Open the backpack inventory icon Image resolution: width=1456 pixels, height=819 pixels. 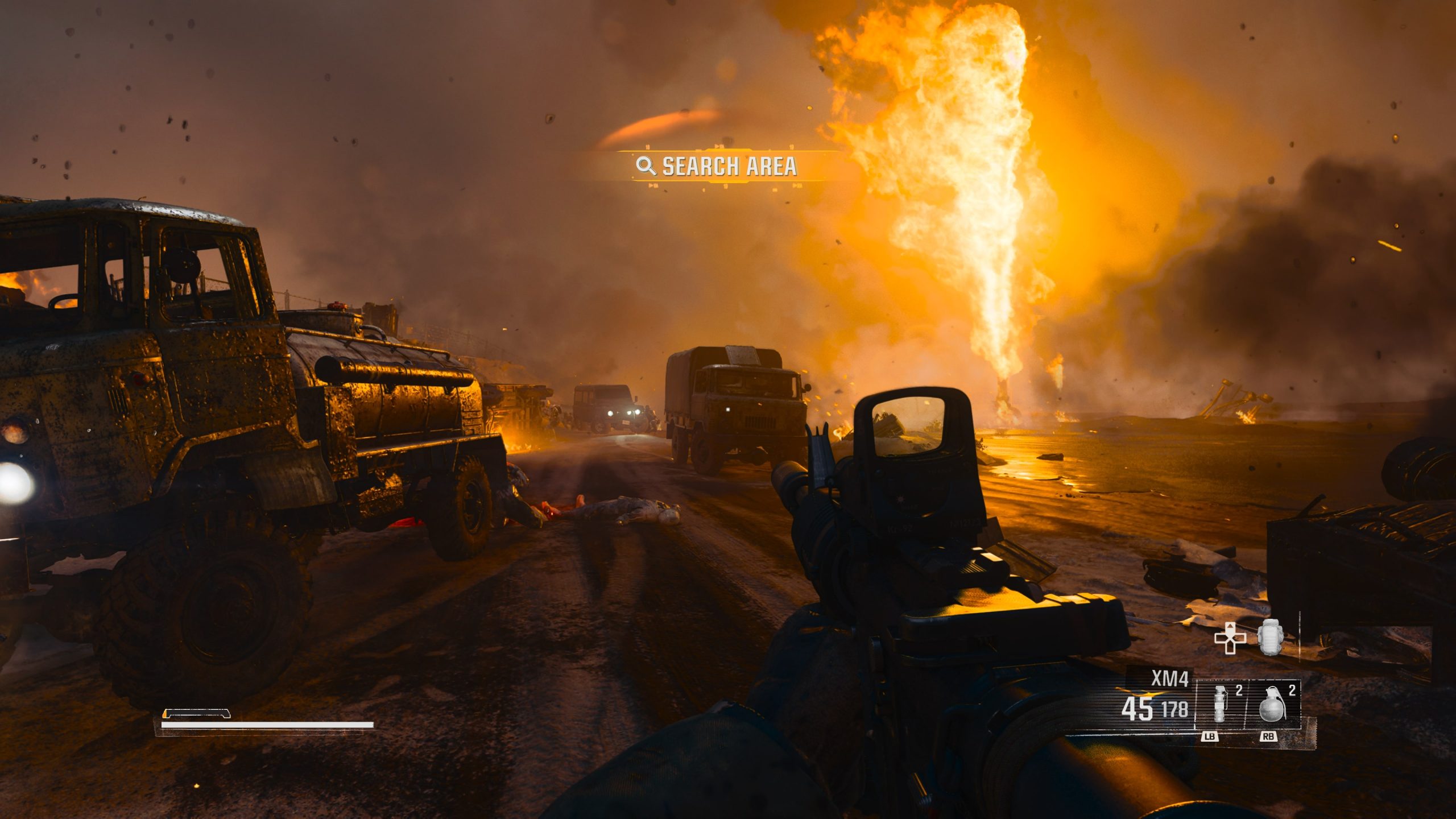1271,637
